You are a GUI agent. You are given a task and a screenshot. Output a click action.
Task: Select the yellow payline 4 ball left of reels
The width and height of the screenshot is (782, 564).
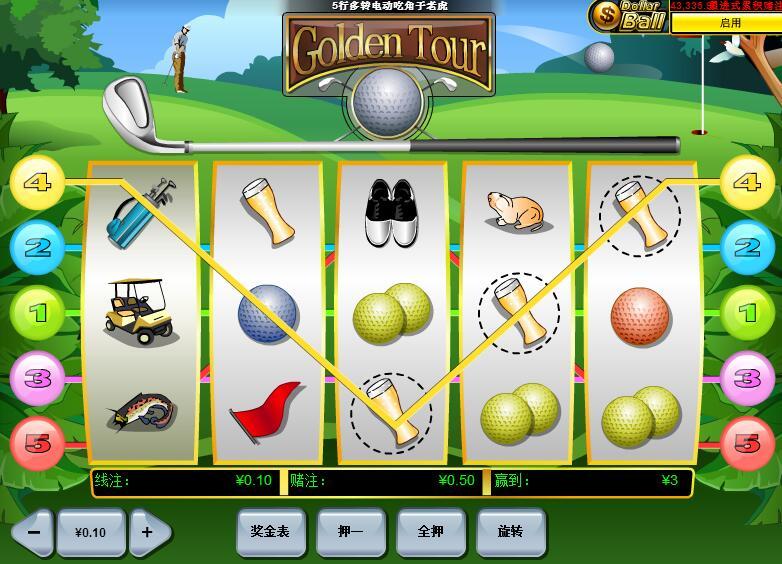(37, 183)
